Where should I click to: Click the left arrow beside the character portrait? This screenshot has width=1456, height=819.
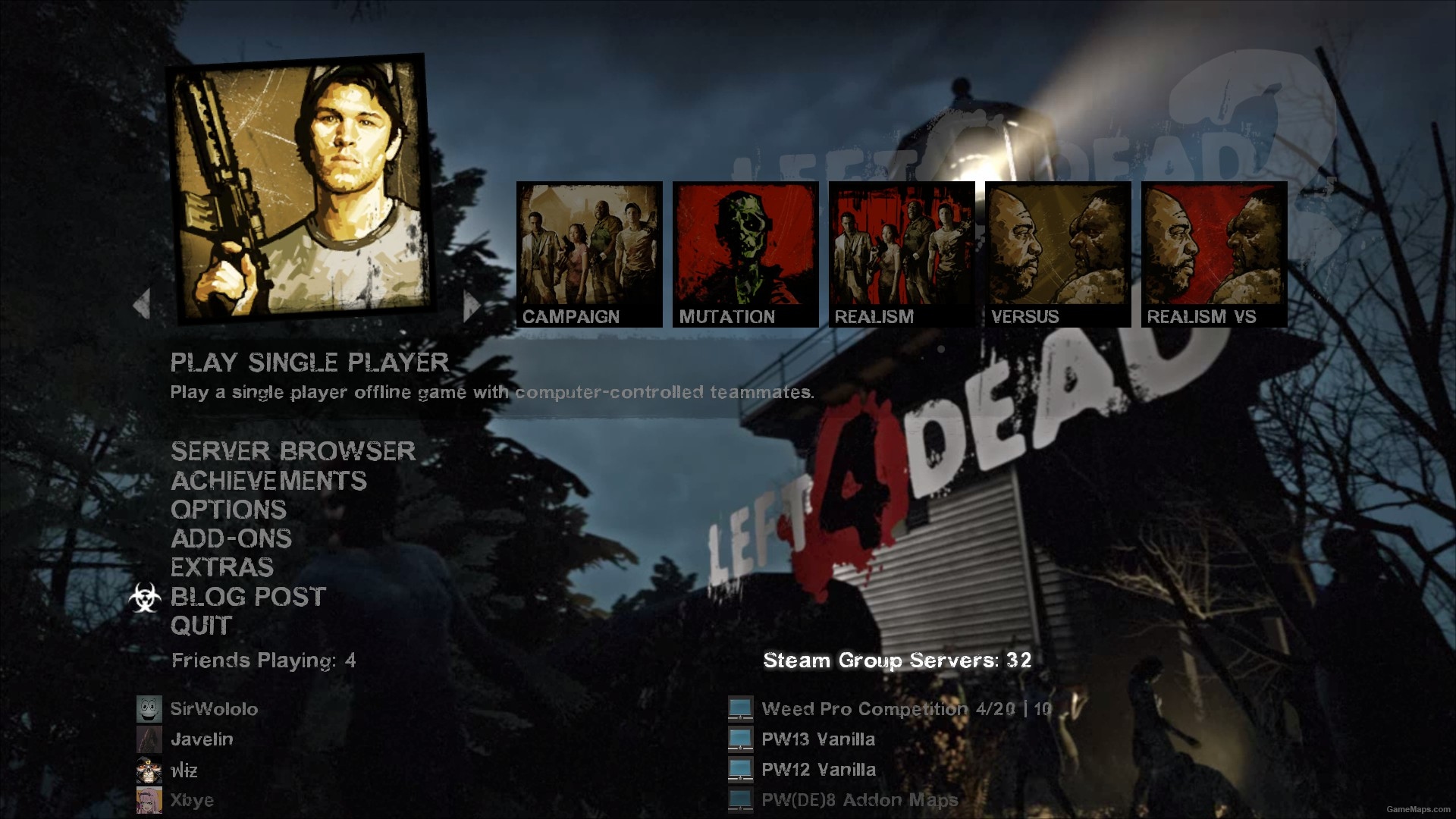coord(140,303)
